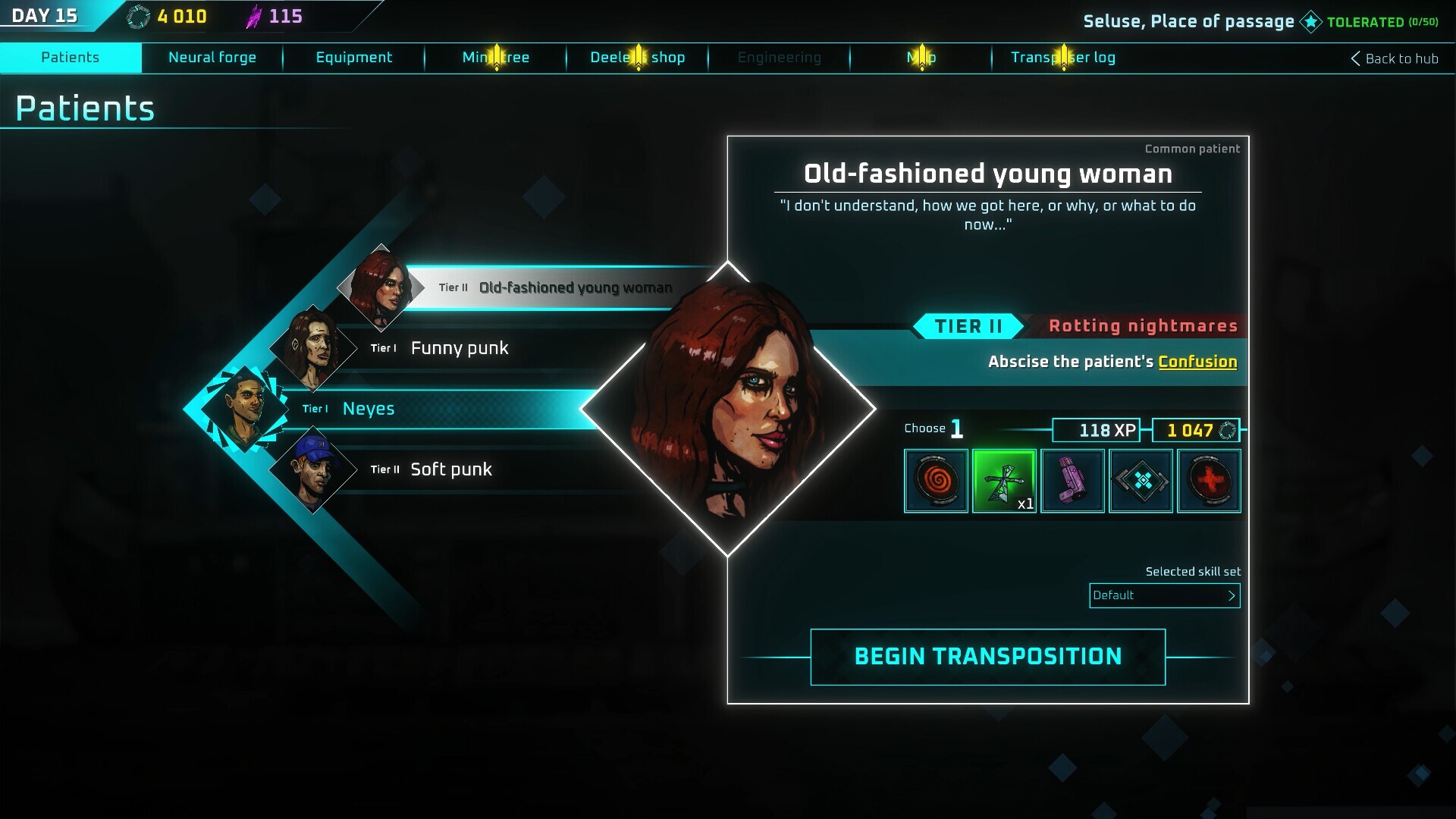
Task: Choose the pink inhaler reward
Action: pos(1072,481)
